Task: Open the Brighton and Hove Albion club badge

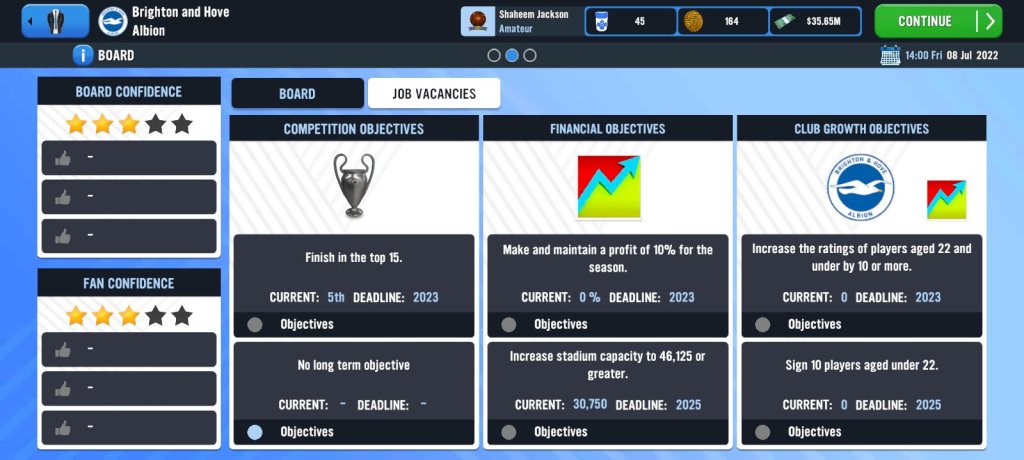Action: [x=113, y=21]
